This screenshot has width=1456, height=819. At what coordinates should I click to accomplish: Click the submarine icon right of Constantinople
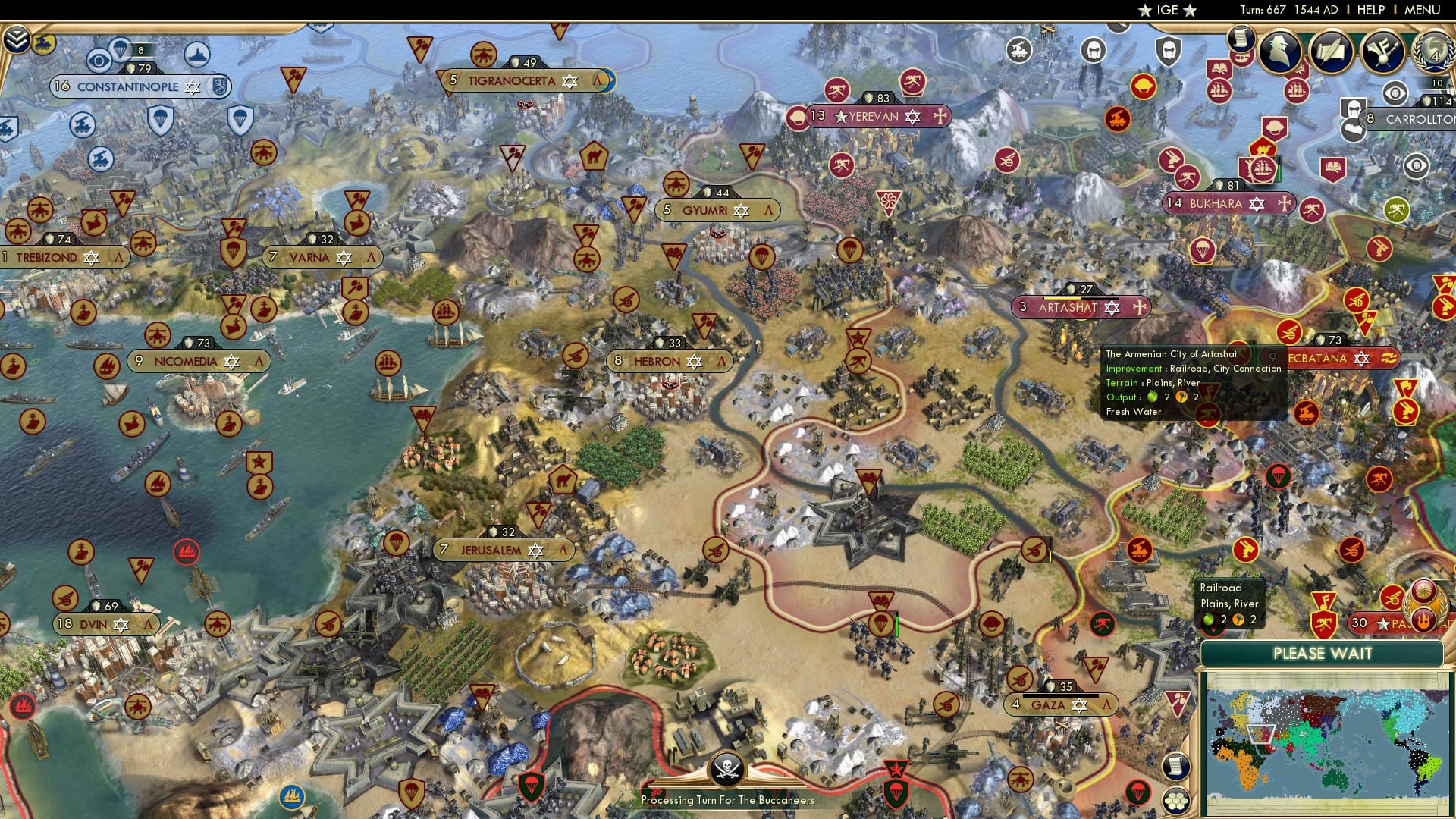196,56
